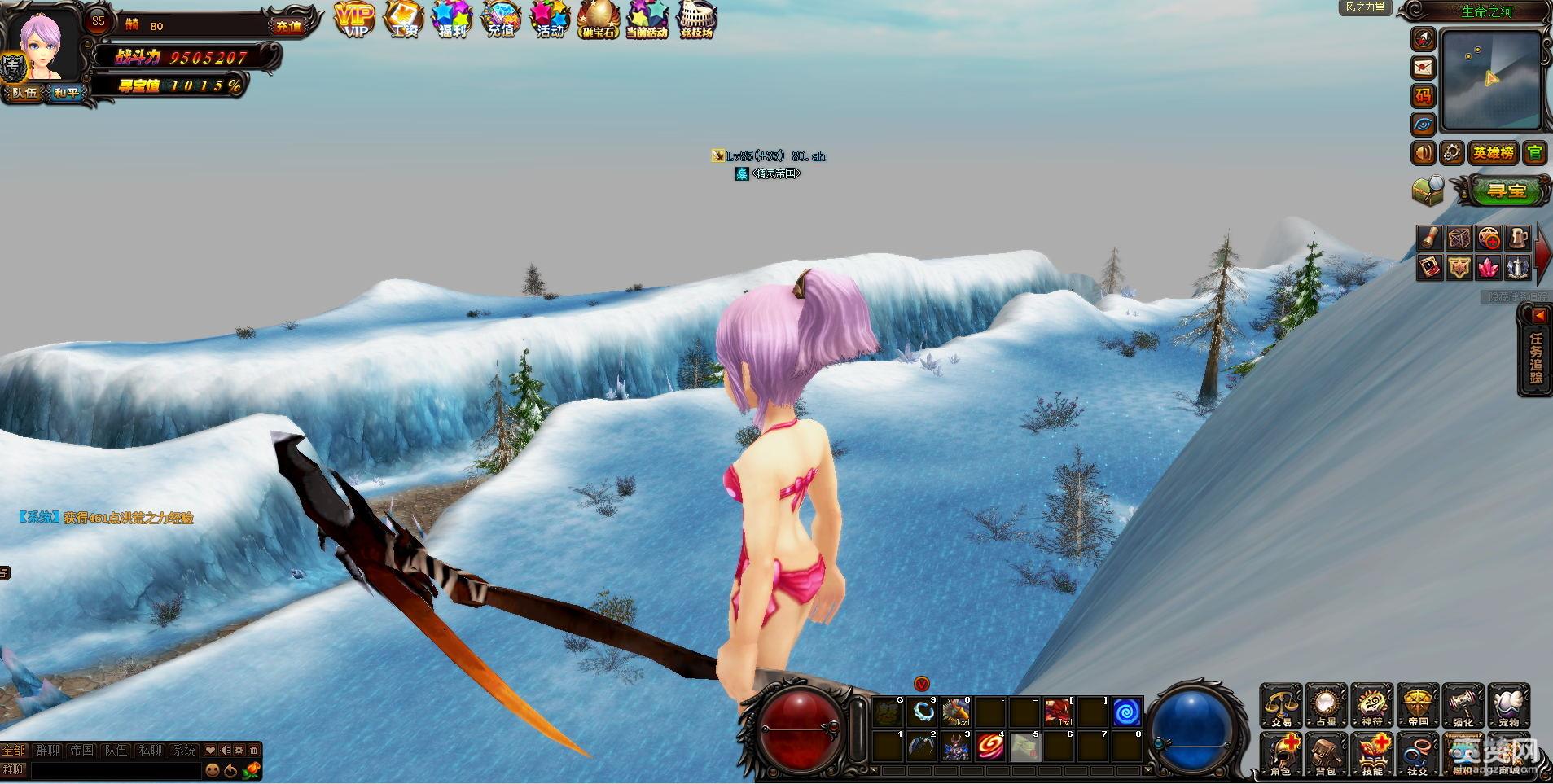The image size is (1553, 784).
Task: Open the 背包 backpack
Action: pyautogui.click(x=1326, y=754)
